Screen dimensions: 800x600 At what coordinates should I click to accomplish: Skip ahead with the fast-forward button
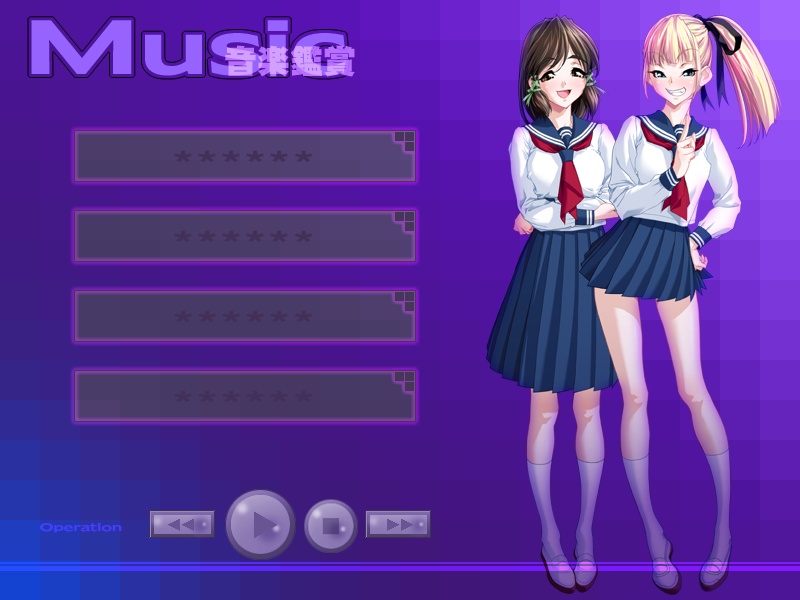398,524
